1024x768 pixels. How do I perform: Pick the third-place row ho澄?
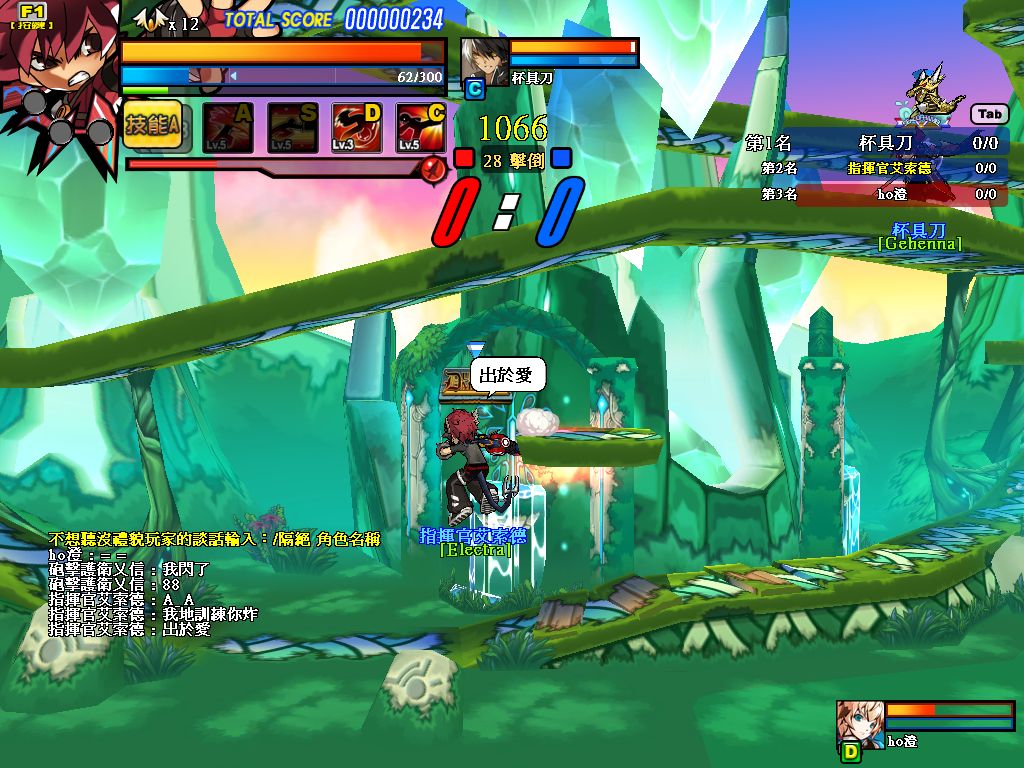(x=876, y=194)
